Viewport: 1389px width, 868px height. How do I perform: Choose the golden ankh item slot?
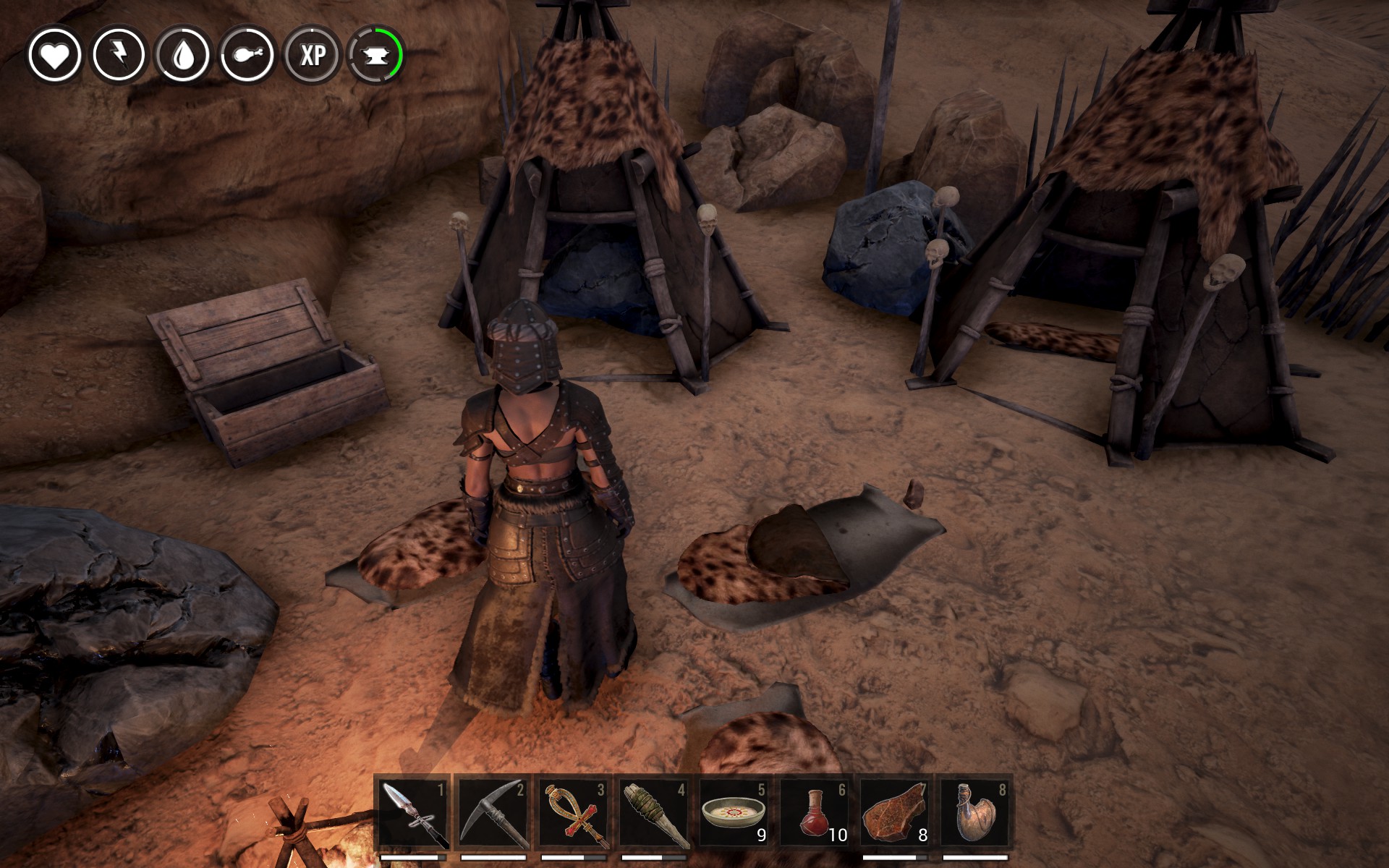[574, 813]
